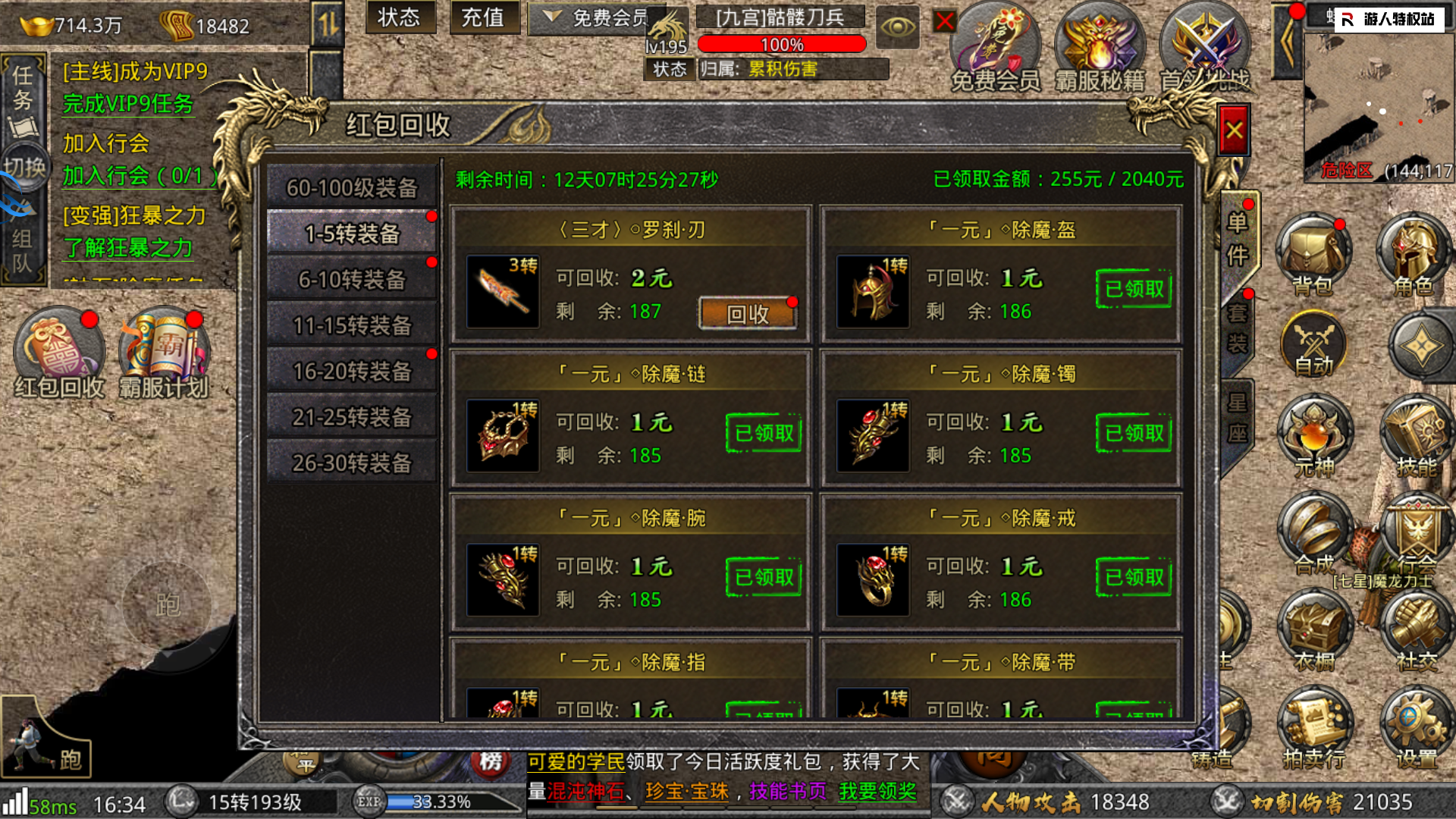Open the 角色 character sheet
This screenshot has height=819, width=1456.
tap(1414, 254)
